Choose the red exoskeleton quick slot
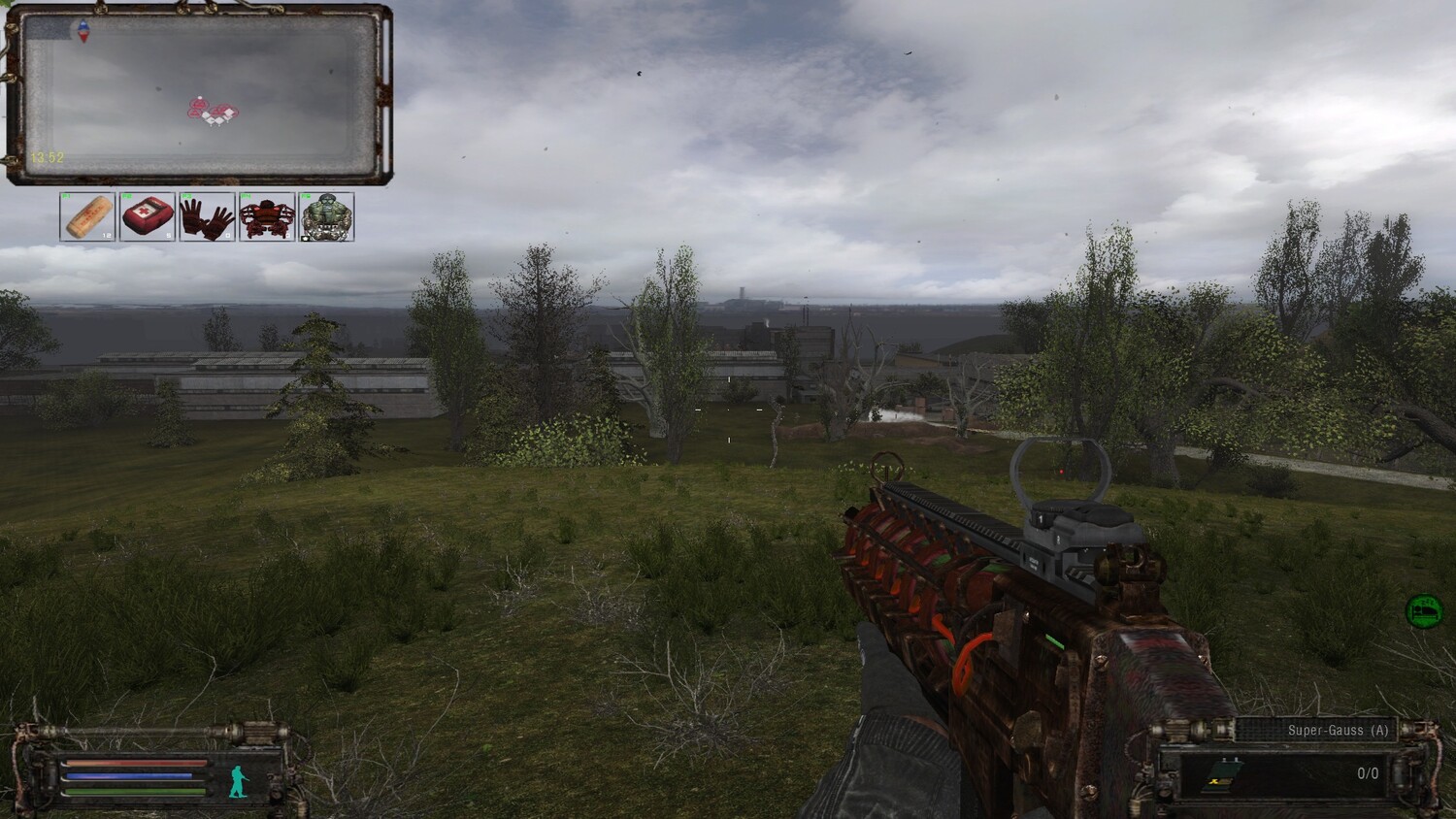The height and width of the screenshot is (819, 1456). [x=267, y=216]
